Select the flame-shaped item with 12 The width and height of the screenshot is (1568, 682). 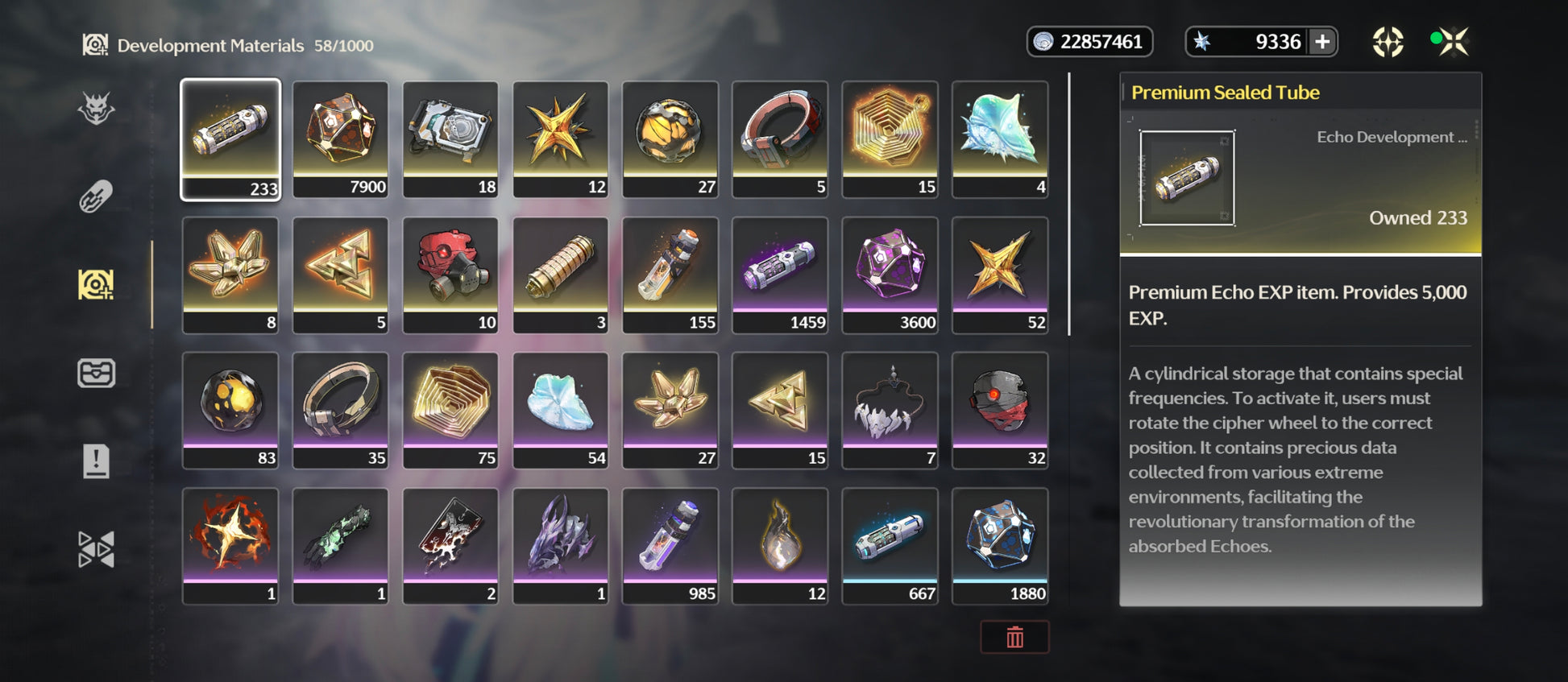click(x=780, y=545)
